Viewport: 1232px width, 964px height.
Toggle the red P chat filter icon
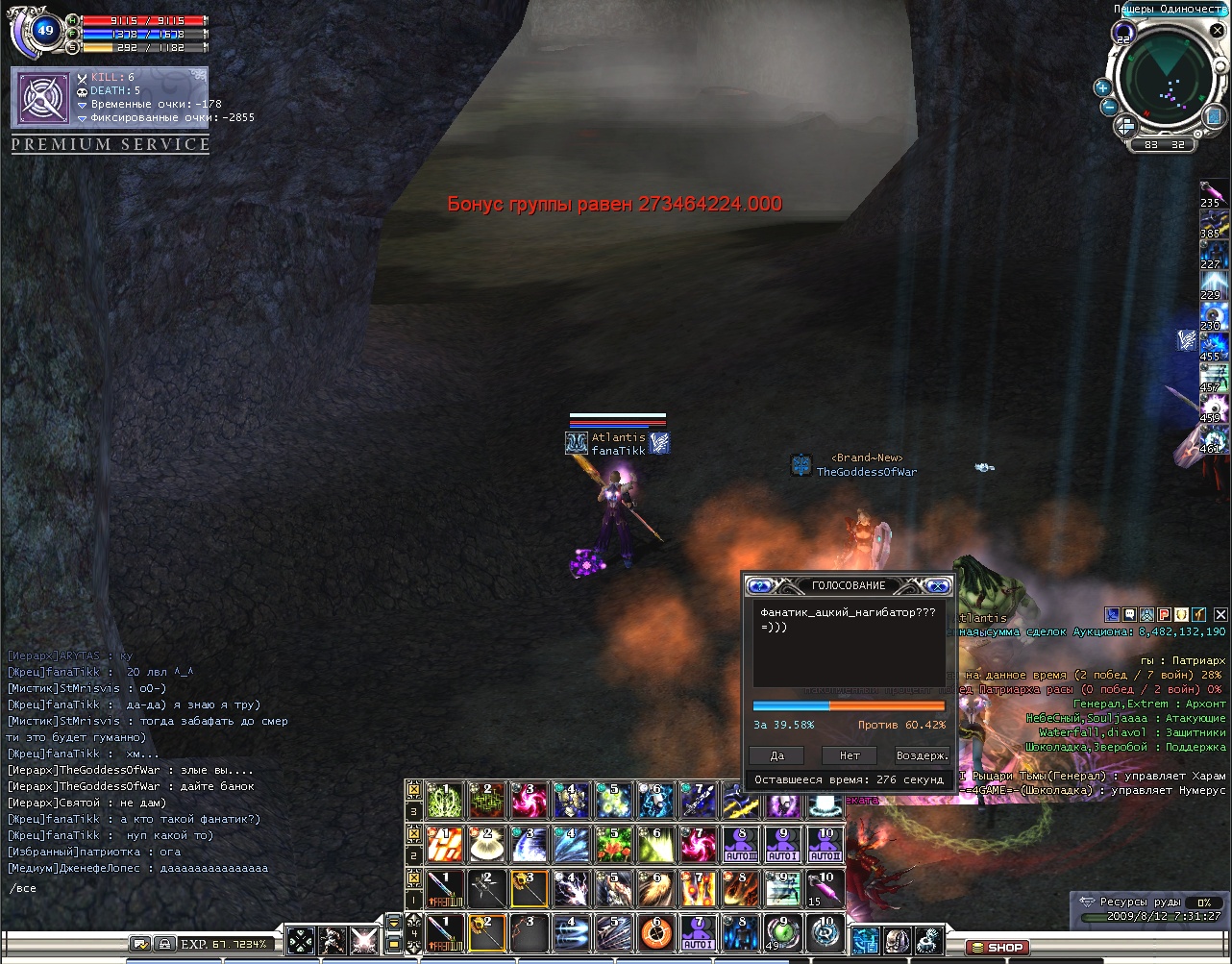[x=1164, y=614]
